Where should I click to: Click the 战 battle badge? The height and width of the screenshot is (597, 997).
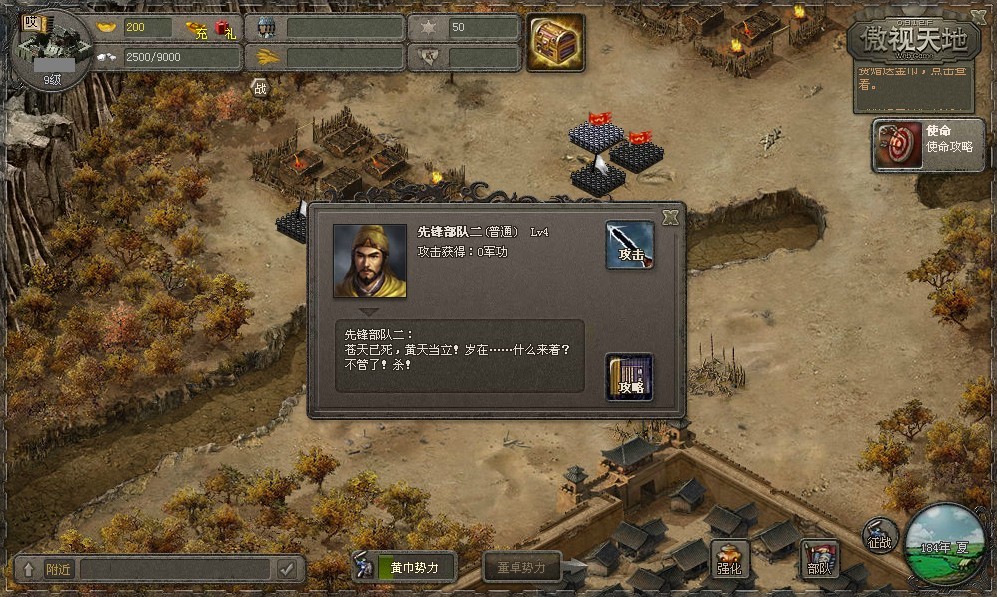260,88
